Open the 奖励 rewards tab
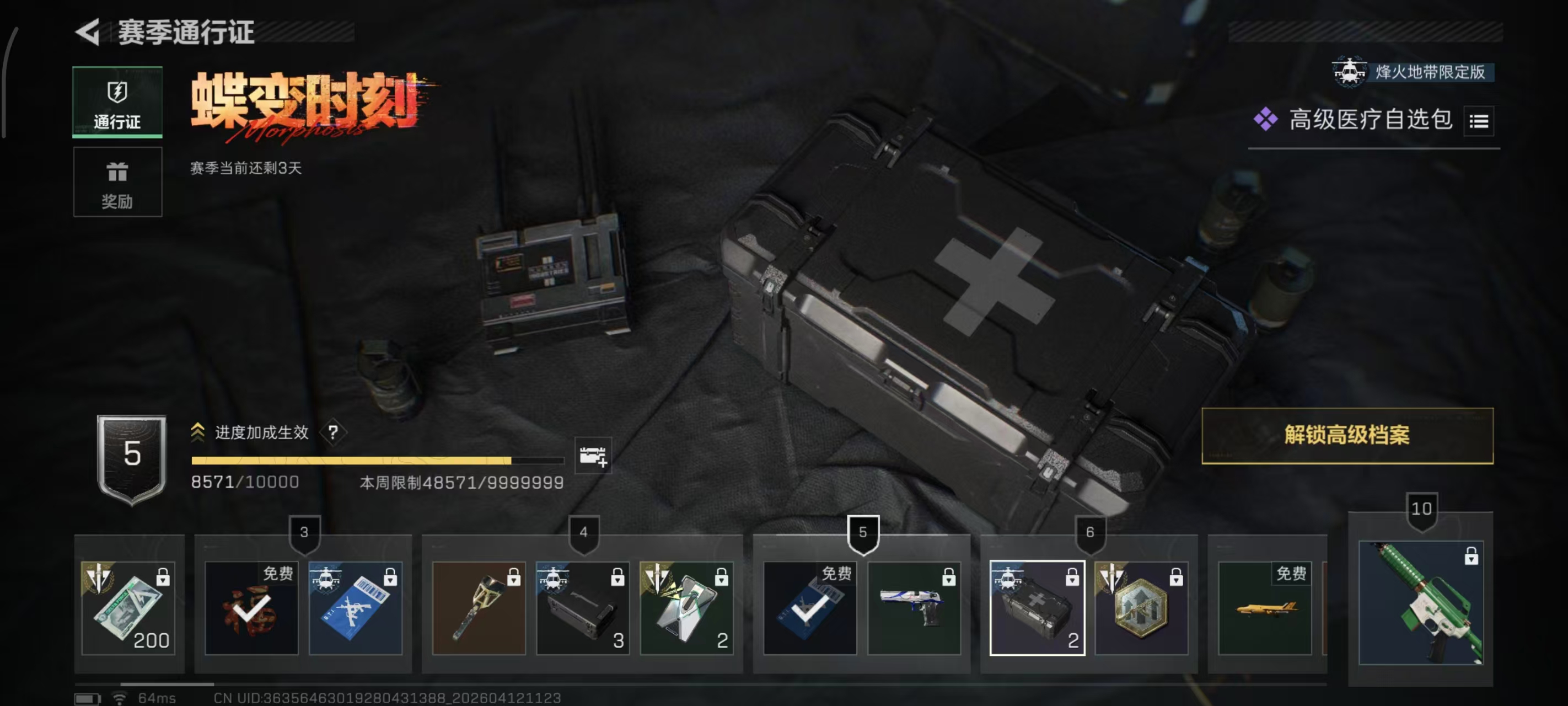The width and height of the screenshot is (1568, 706). (x=117, y=182)
